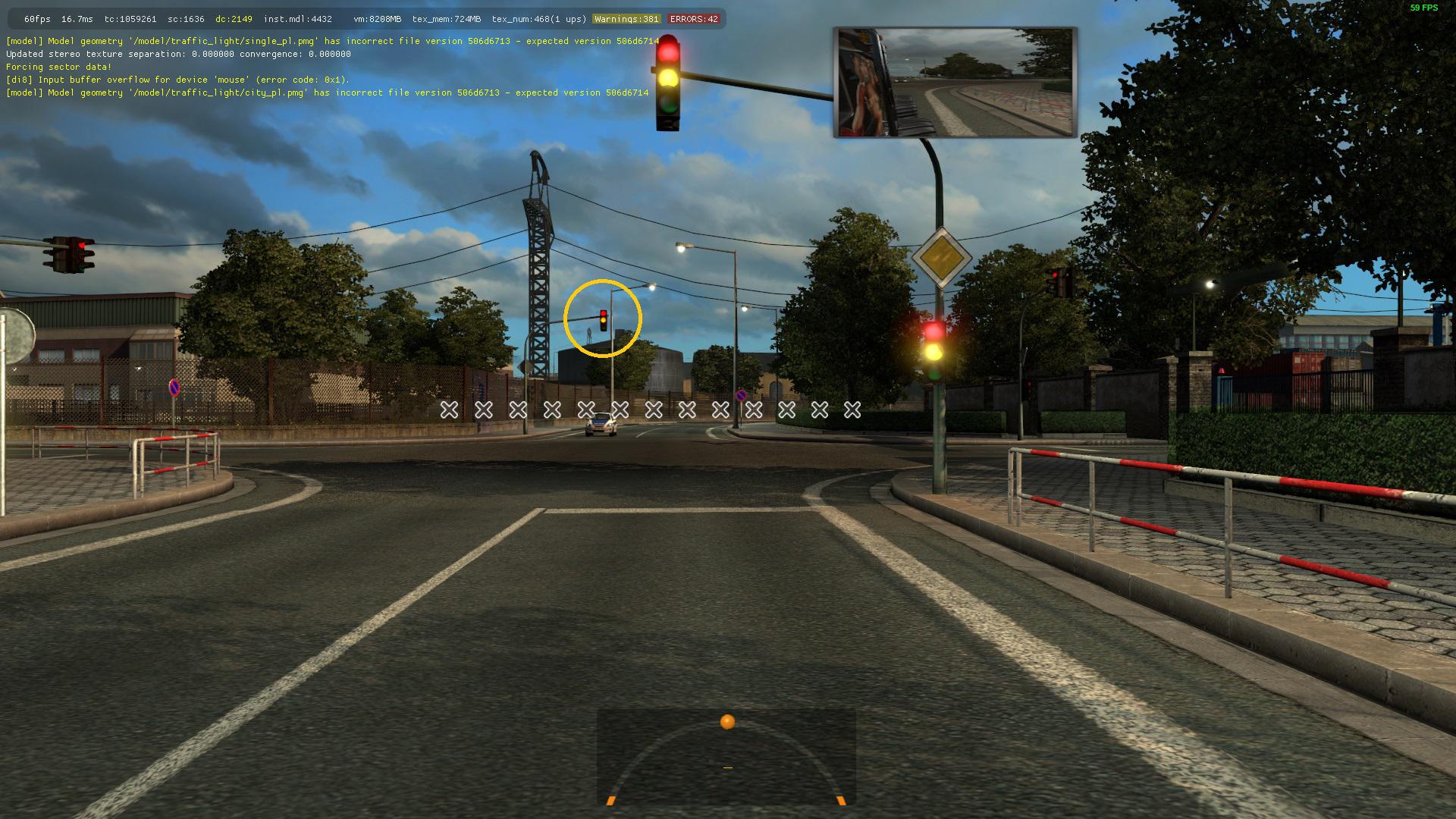This screenshot has width=1456, height=819.
Task: Select the tex_num:468(1 ups) indicator
Action: click(x=538, y=18)
